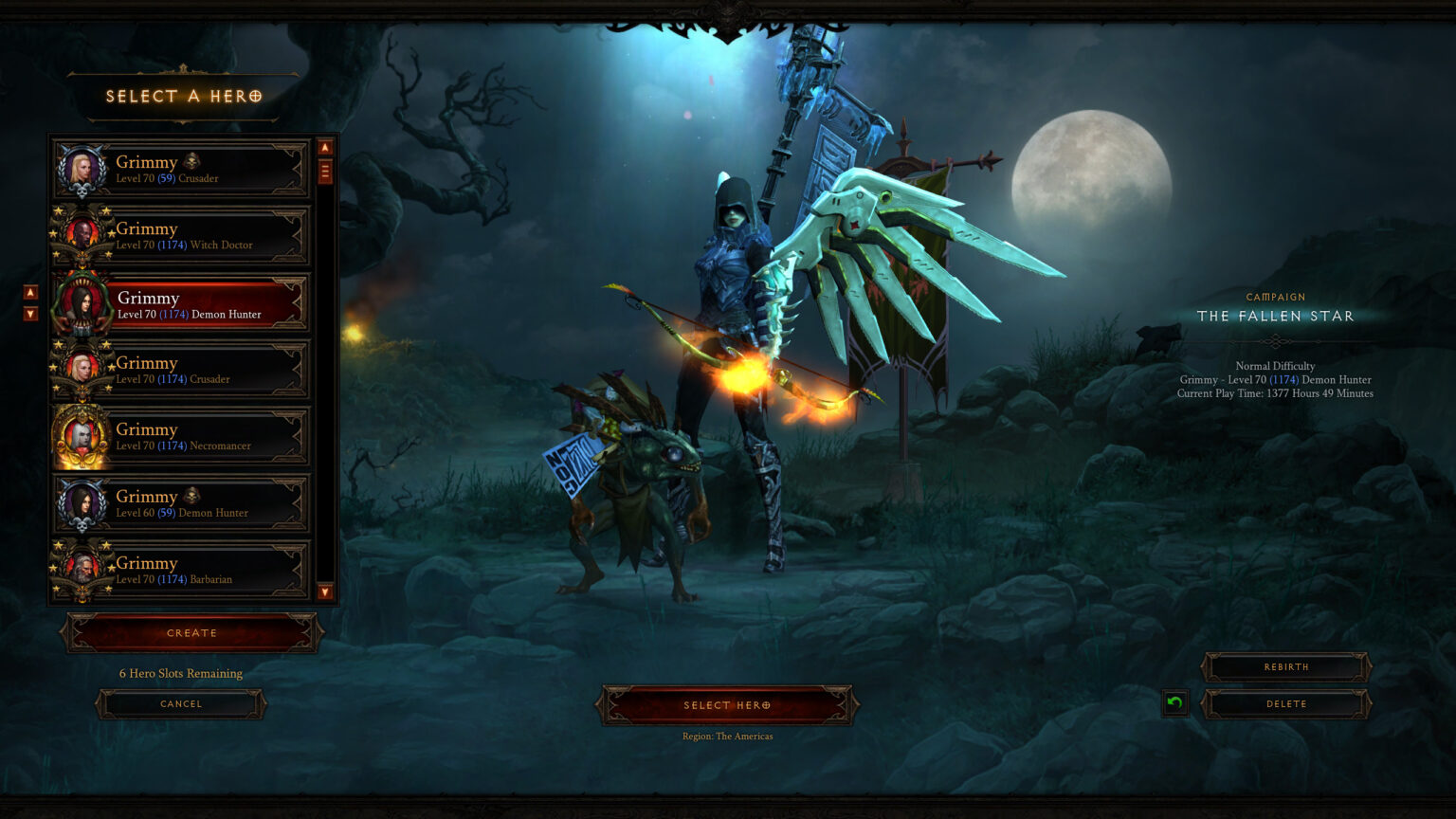Image resolution: width=1456 pixels, height=819 pixels.
Task: Click the scrollbar thumb in hero list
Action: pos(323,171)
